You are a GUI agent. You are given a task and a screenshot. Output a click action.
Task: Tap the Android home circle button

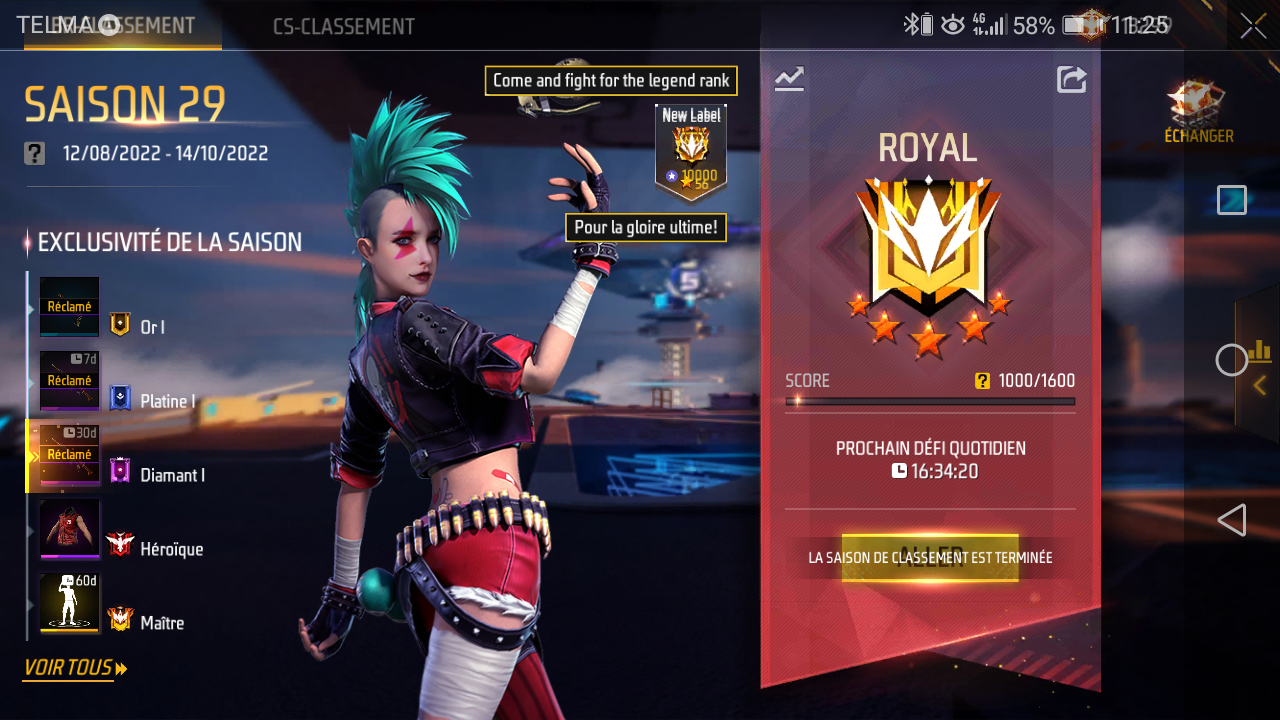[x=1231, y=360]
